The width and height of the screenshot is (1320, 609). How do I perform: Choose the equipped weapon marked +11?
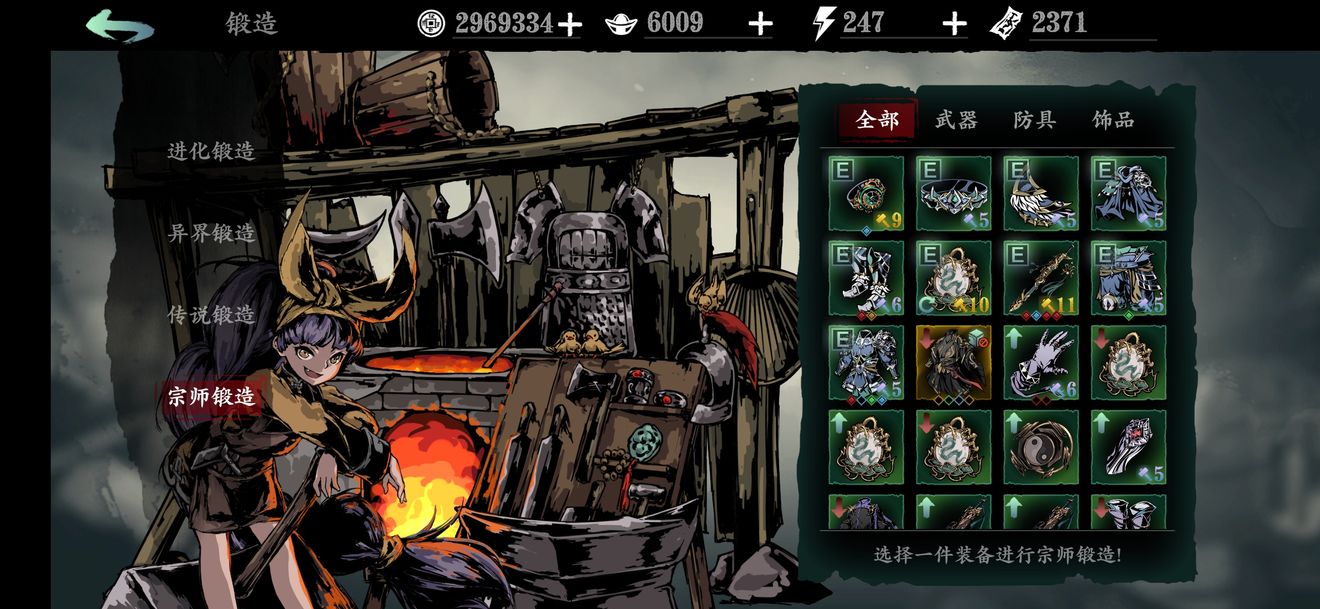(1041, 278)
